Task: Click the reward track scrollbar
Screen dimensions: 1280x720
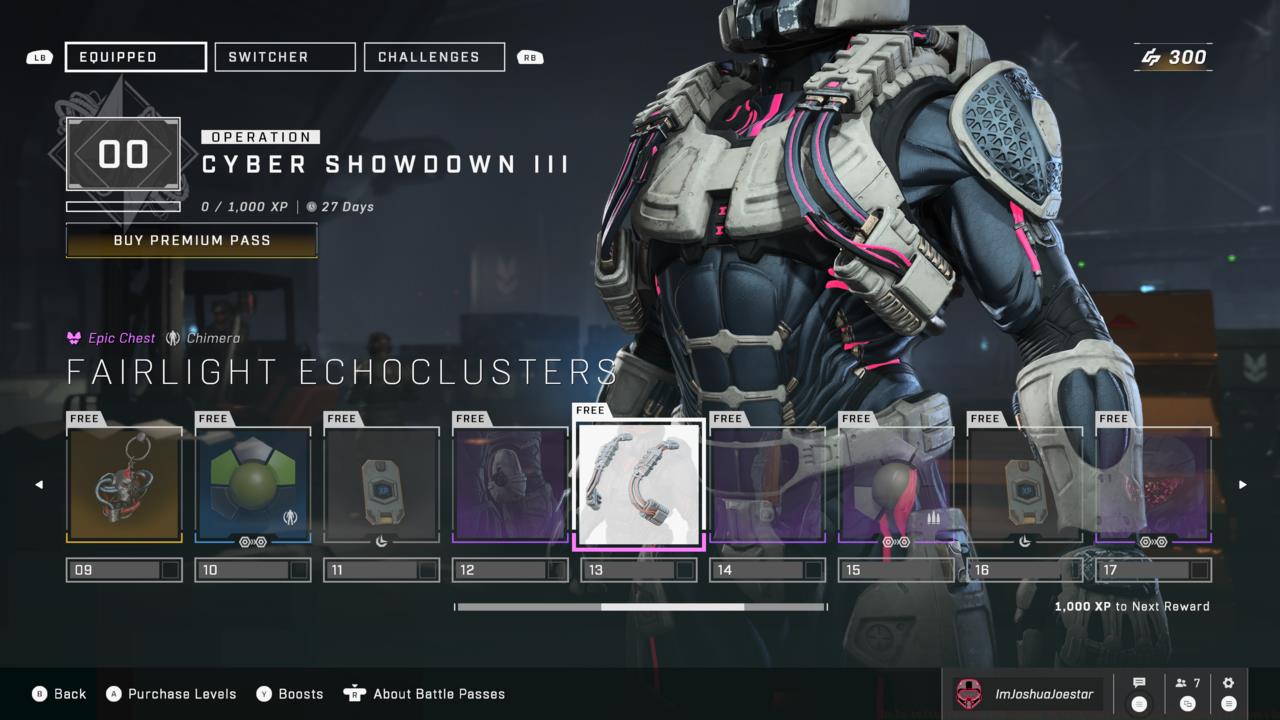Action: tap(640, 607)
